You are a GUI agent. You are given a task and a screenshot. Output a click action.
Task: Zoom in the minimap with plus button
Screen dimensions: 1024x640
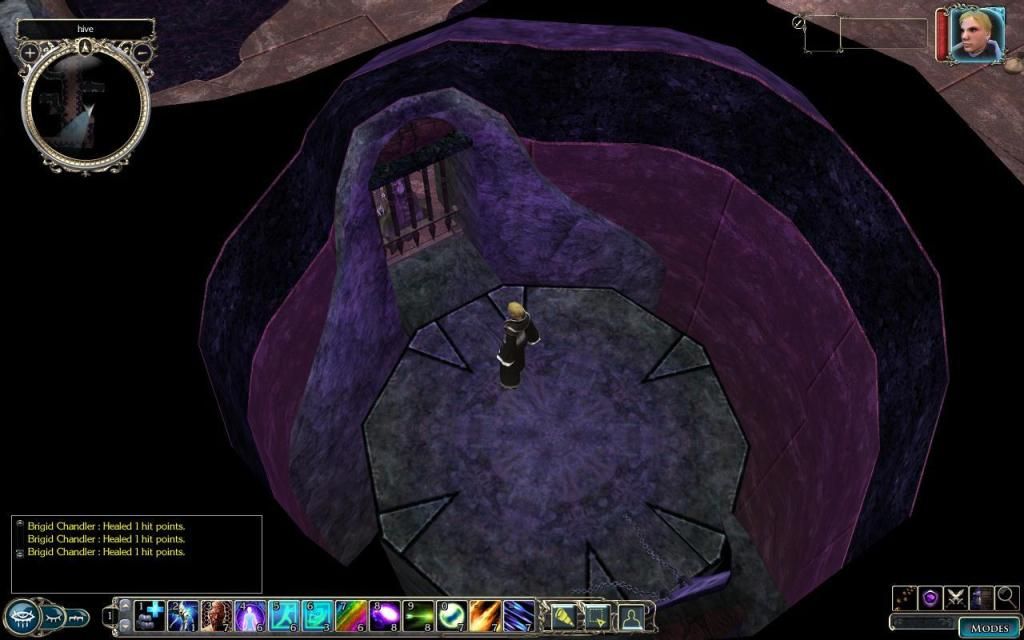click(30, 52)
